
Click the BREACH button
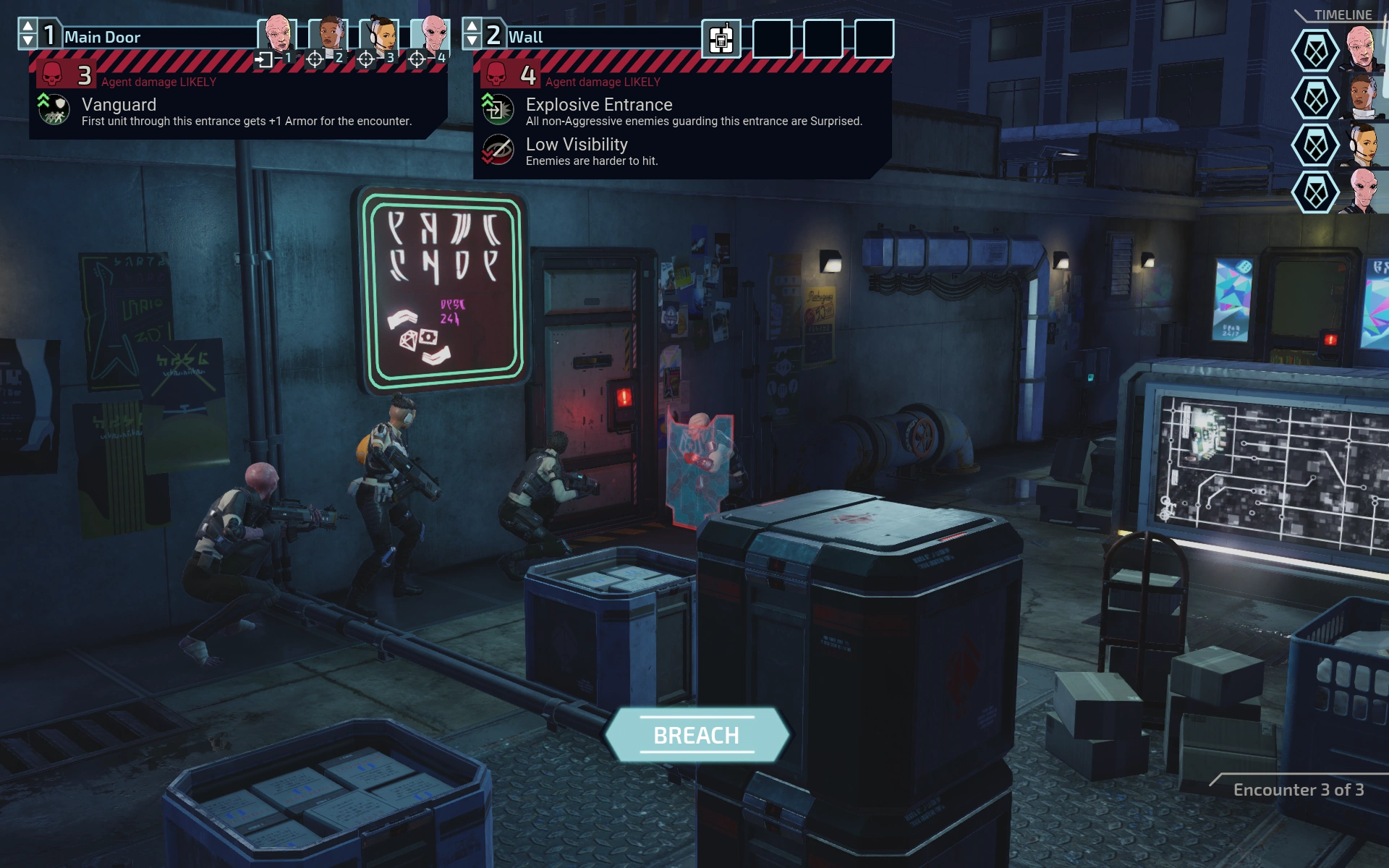pyautogui.click(x=696, y=735)
